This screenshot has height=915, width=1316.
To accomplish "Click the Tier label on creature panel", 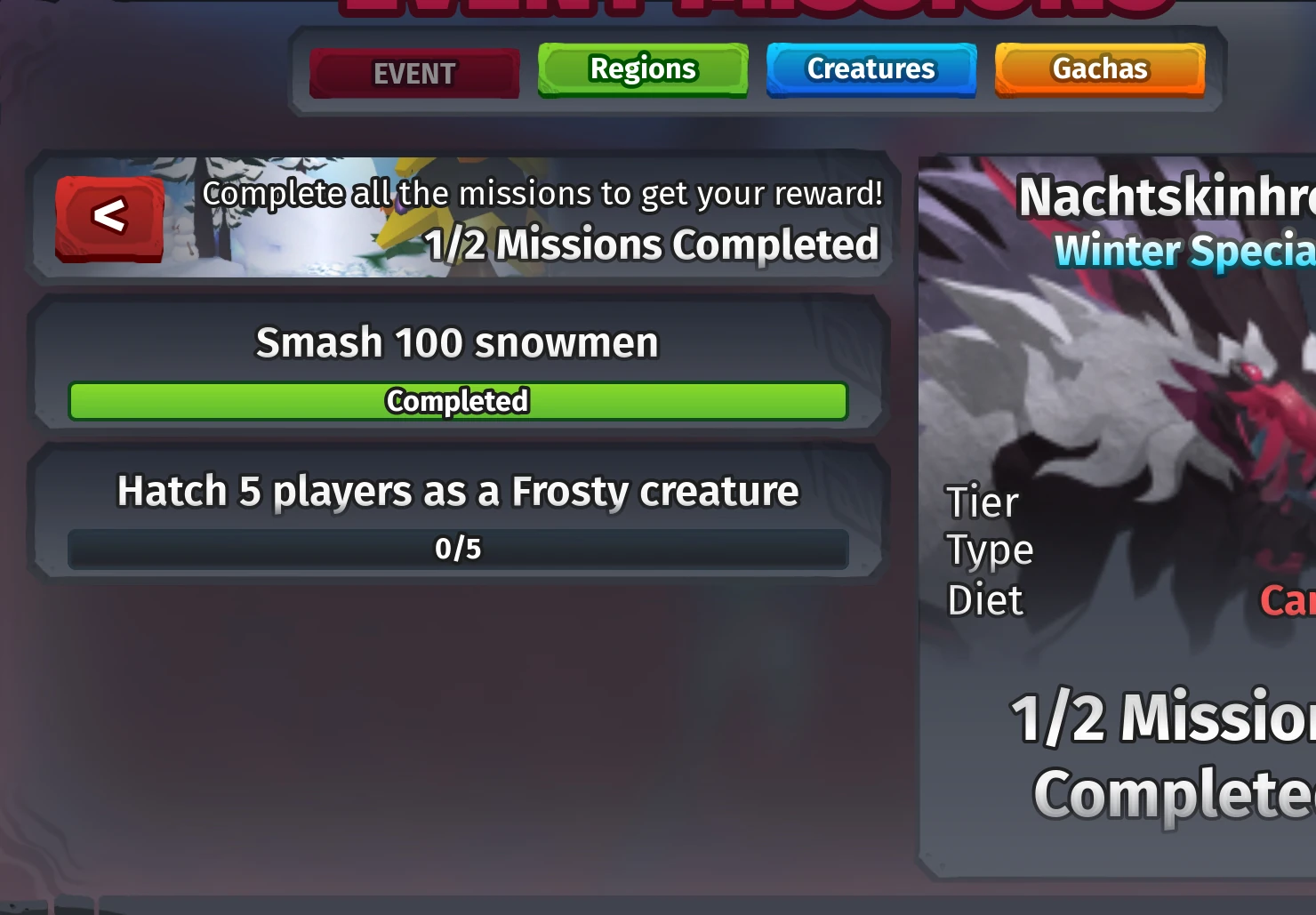I will 982,502.
